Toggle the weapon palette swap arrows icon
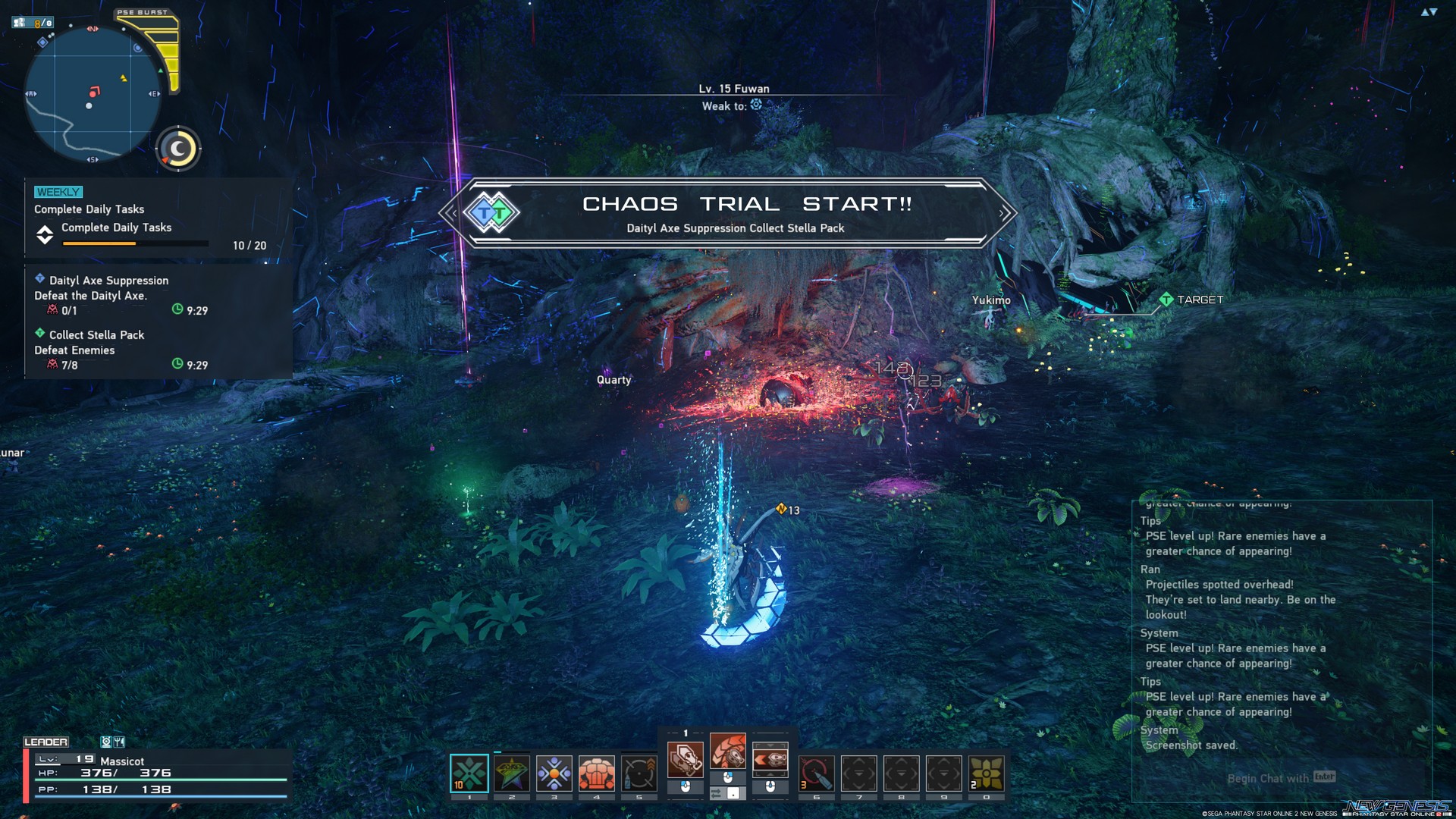The width and height of the screenshot is (1456, 819). (x=718, y=792)
